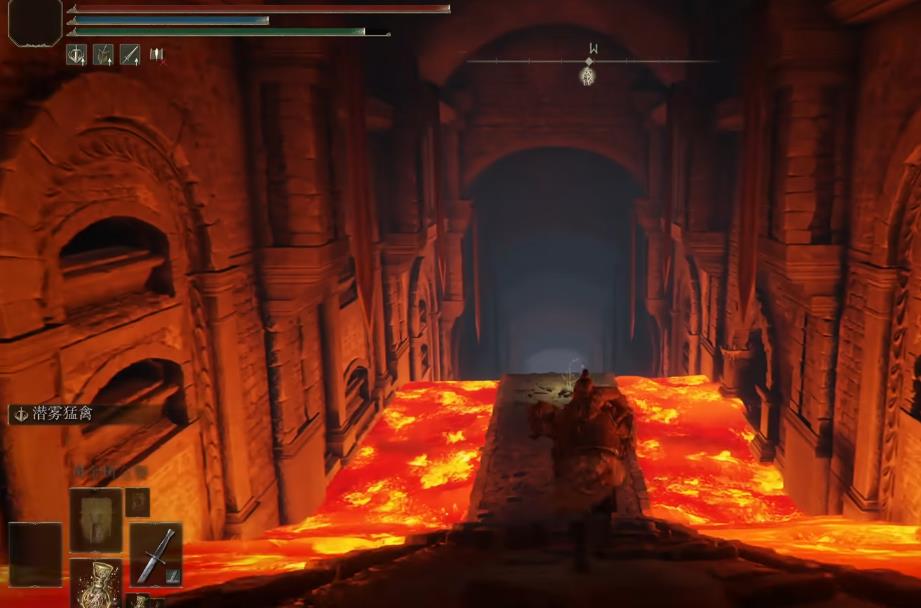This screenshot has width=921, height=608.
Task: Click the glowing marker under the compass
Action: (x=588, y=74)
